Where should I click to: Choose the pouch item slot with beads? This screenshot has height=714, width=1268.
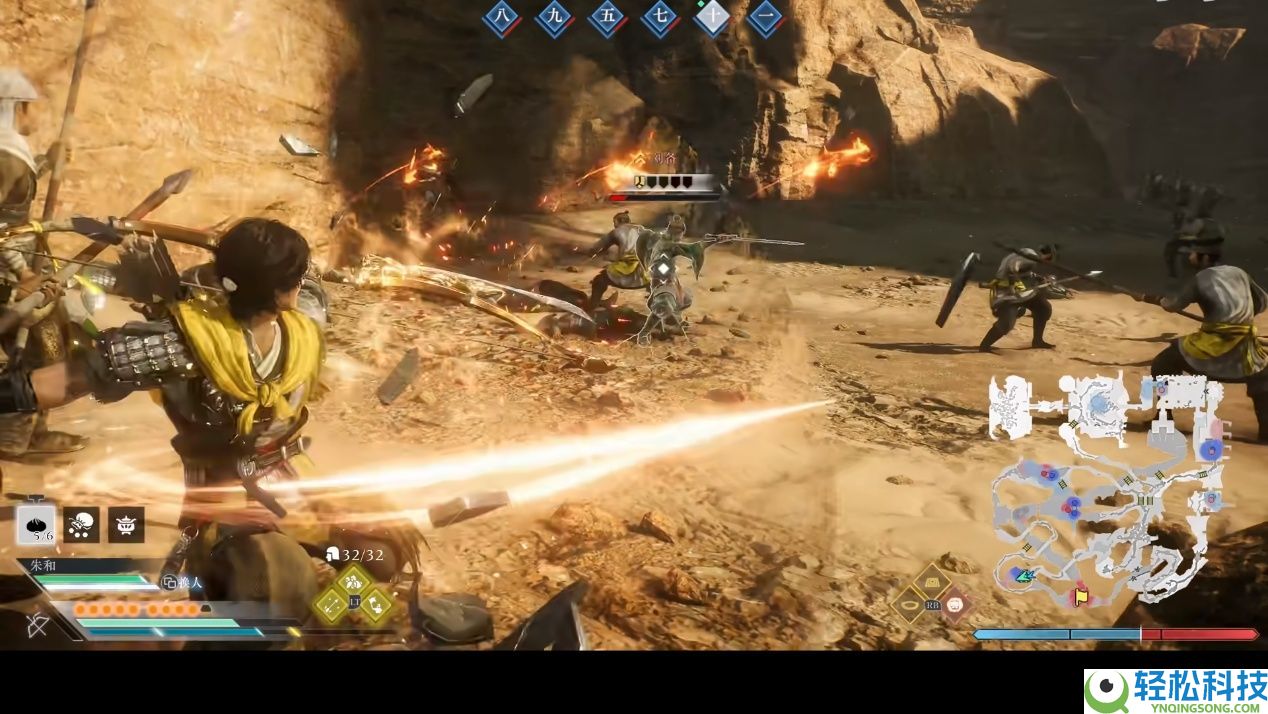click(82, 525)
